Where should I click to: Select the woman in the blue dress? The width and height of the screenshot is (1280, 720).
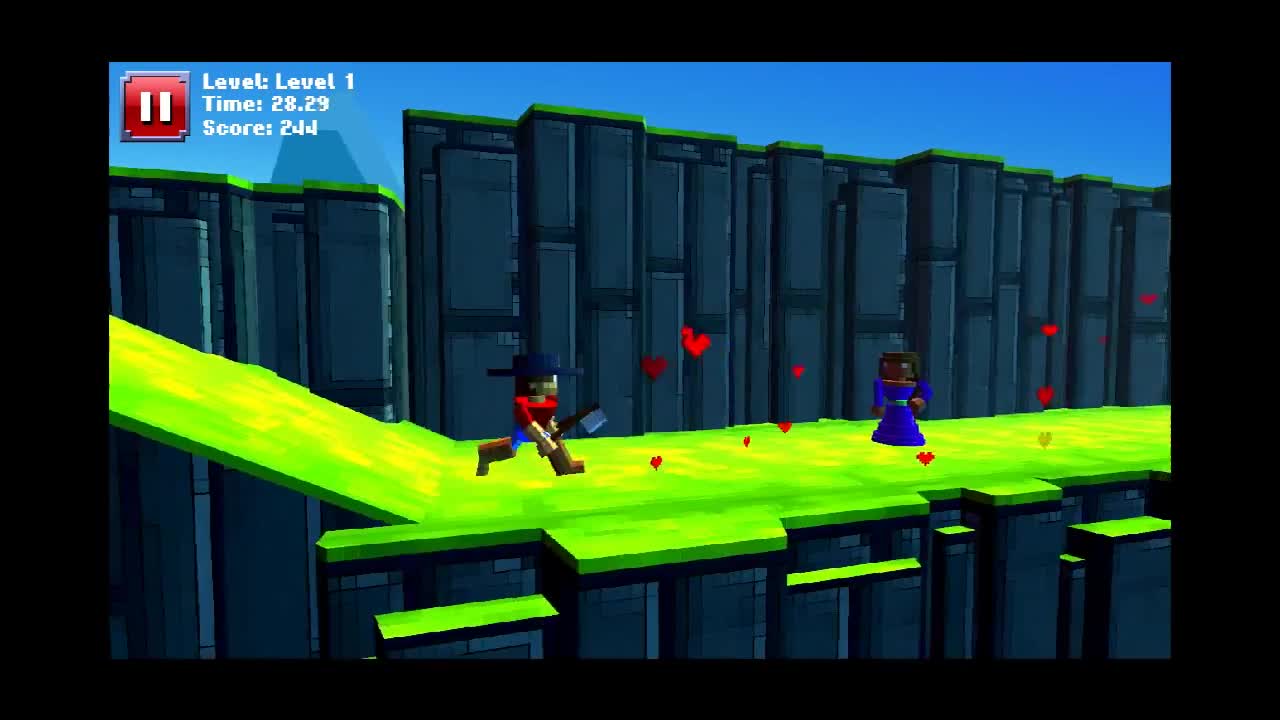(898, 405)
